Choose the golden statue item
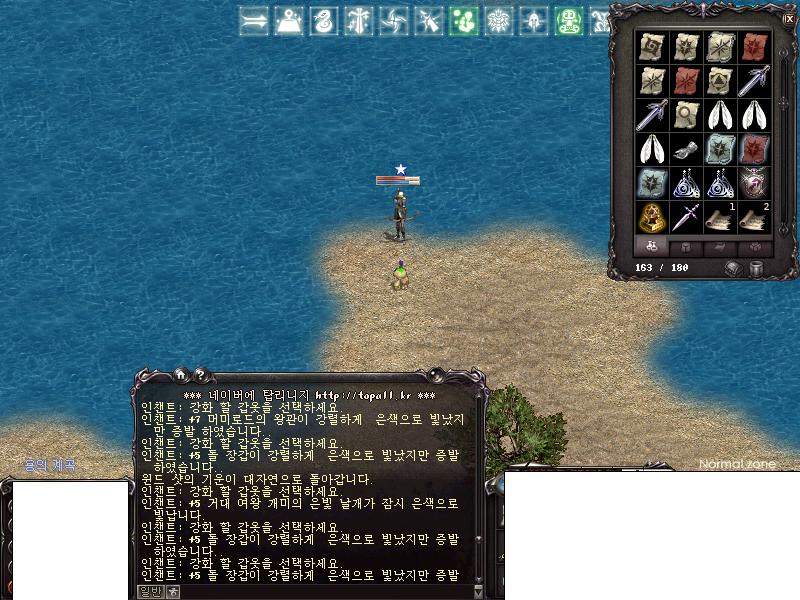Viewport: 800px width, 600px height. click(x=652, y=217)
